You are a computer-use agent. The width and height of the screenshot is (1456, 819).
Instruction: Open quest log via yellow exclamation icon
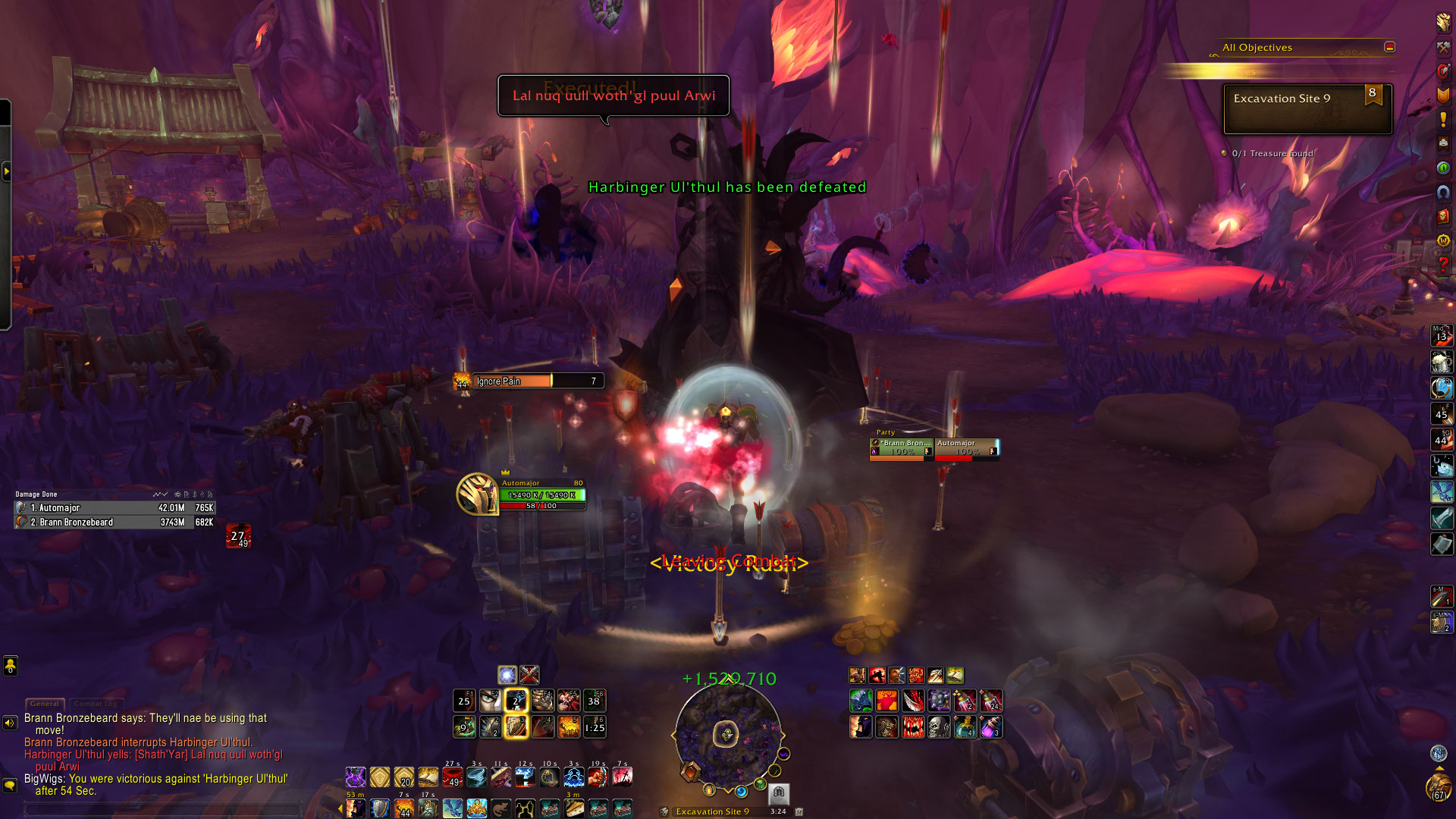(x=1443, y=119)
